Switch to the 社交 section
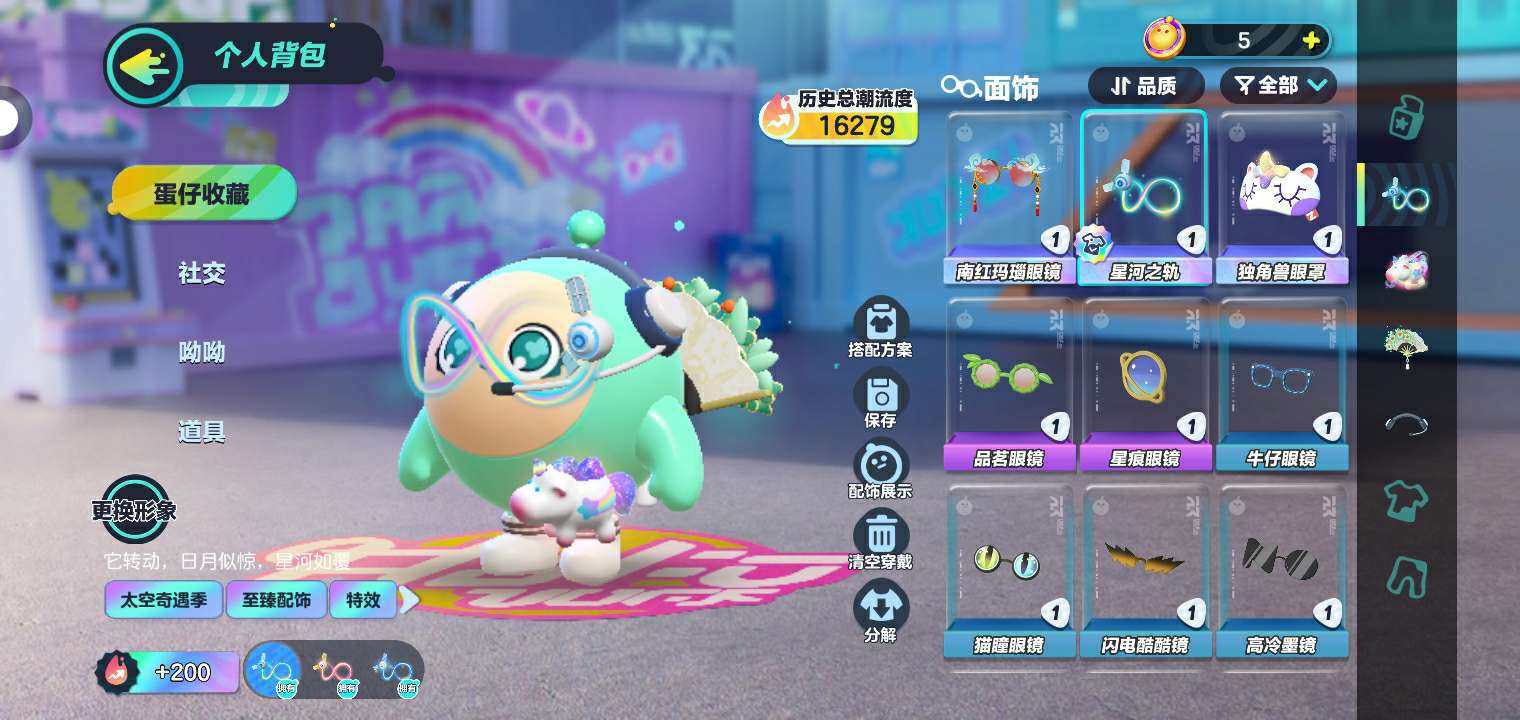This screenshot has width=1520, height=720. pos(202,273)
